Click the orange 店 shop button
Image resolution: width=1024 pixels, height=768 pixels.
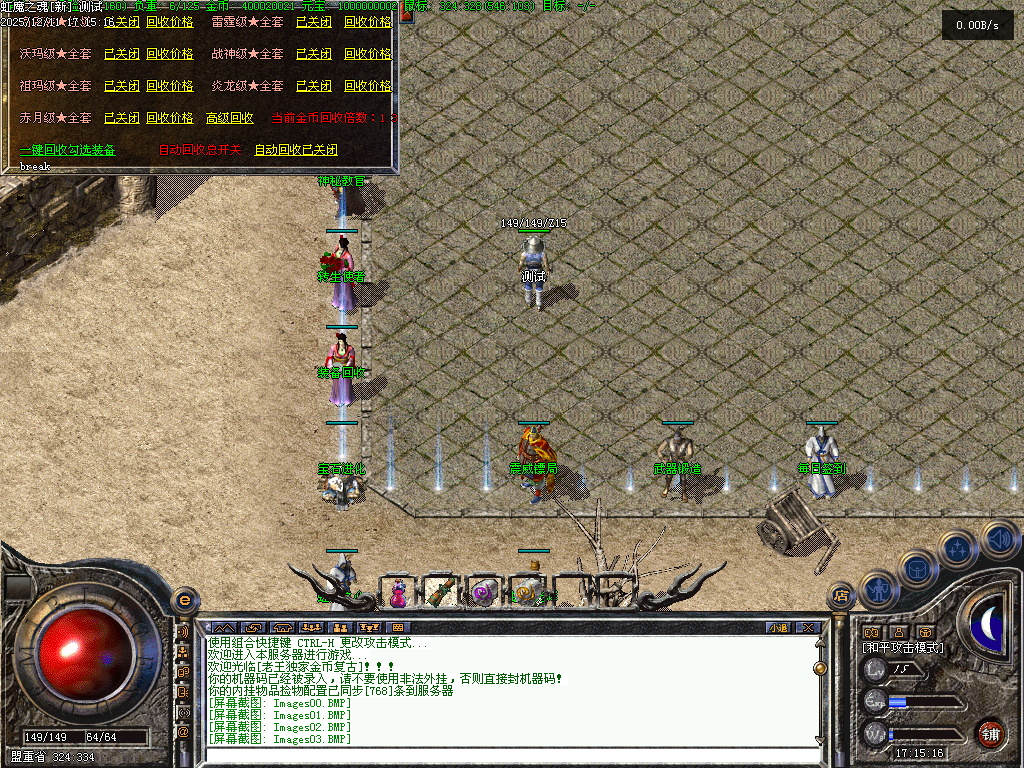click(840, 597)
